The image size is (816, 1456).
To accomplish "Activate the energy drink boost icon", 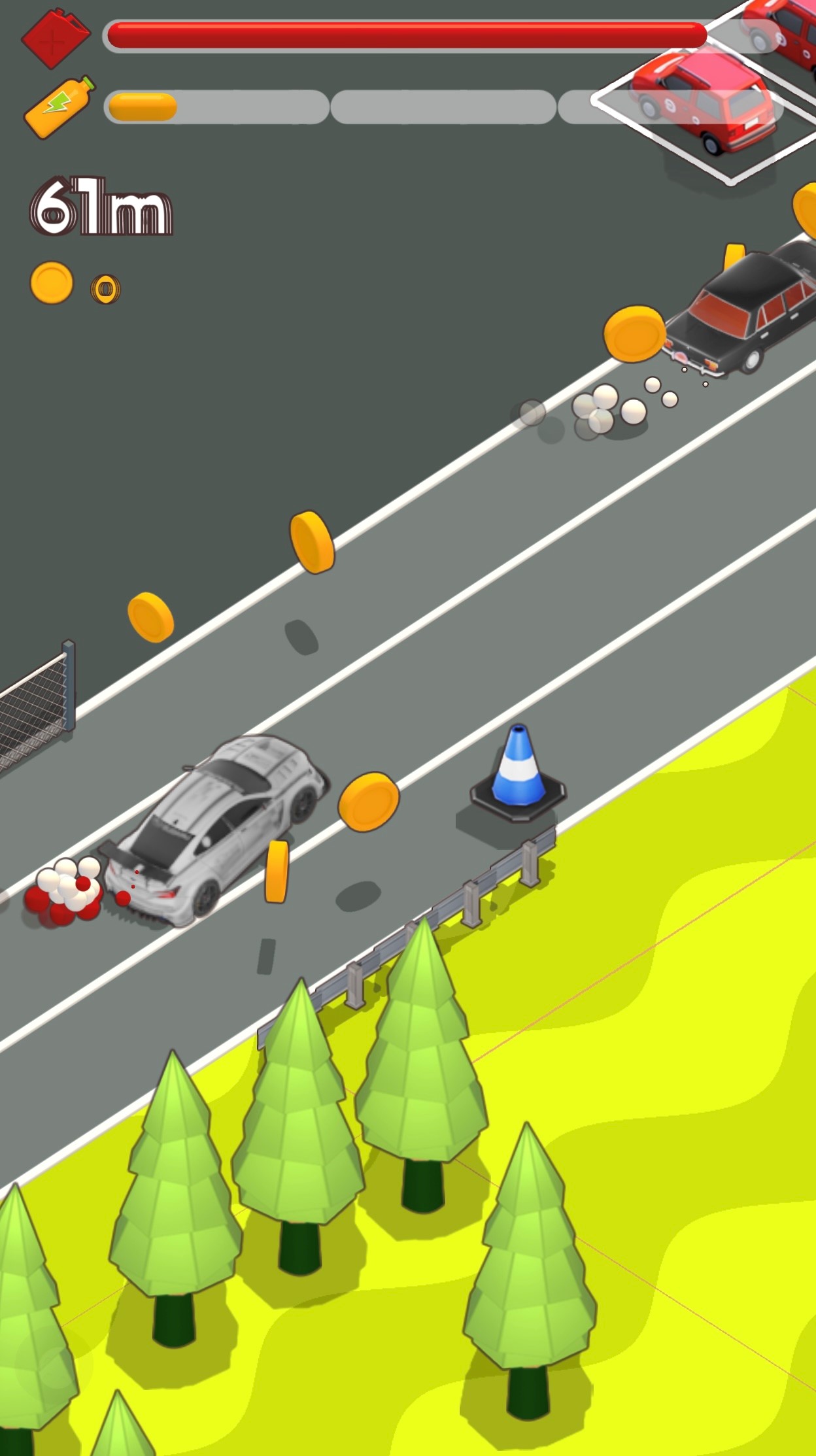I will pyautogui.click(x=59, y=107).
